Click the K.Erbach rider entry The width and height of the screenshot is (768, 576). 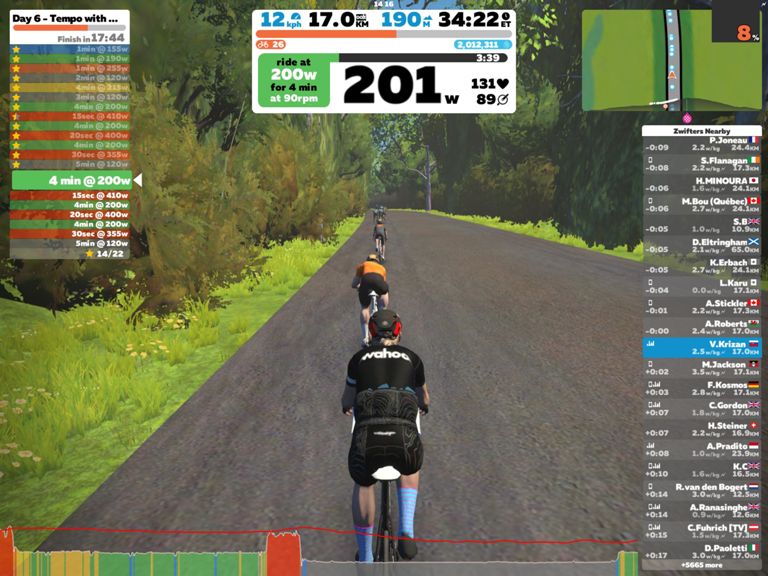(x=702, y=266)
